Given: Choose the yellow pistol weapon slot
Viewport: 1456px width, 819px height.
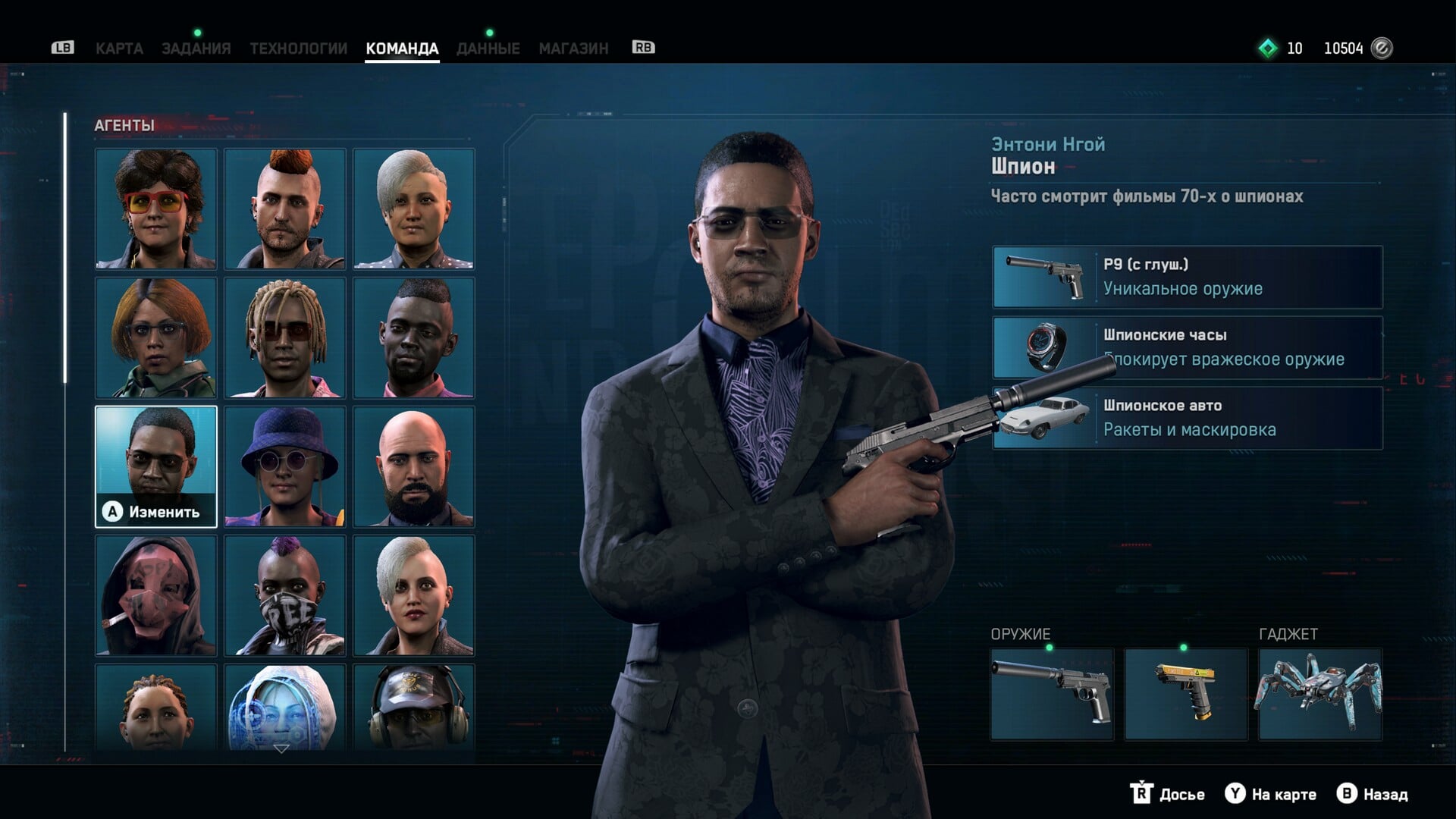Looking at the screenshot, I should click(1185, 694).
